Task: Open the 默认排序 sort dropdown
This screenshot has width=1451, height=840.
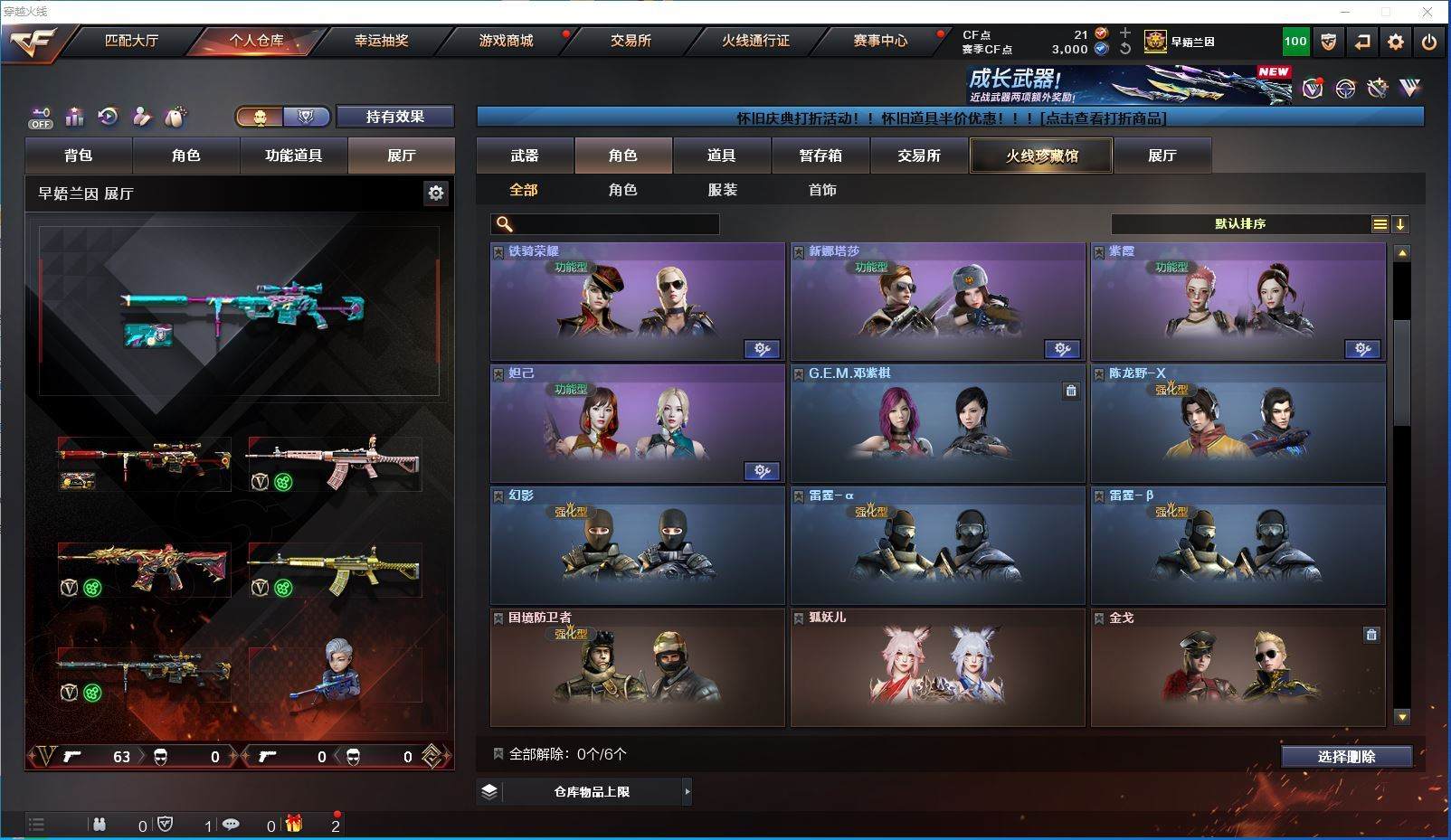Action: click(1240, 224)
